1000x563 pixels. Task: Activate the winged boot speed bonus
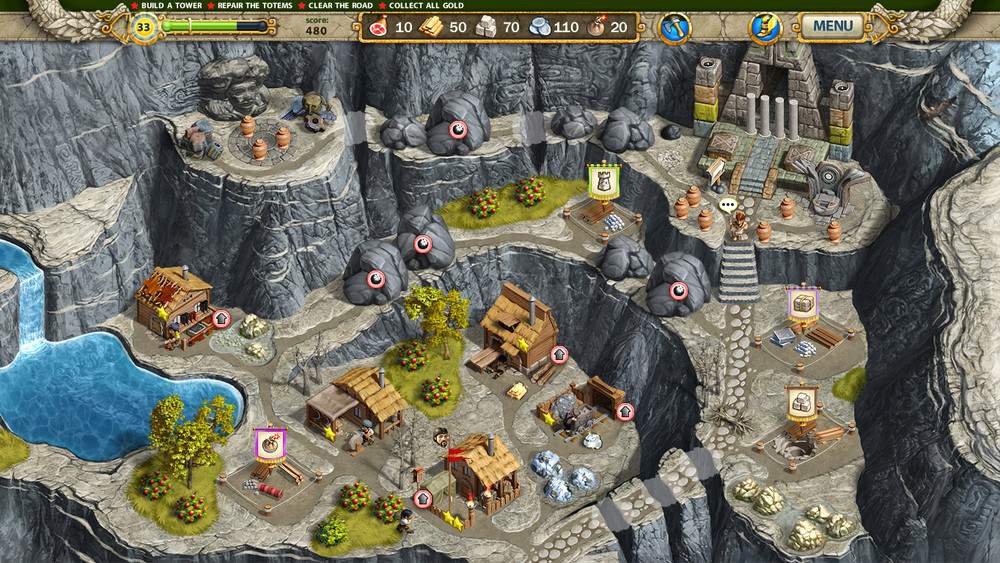pos(765,28)
